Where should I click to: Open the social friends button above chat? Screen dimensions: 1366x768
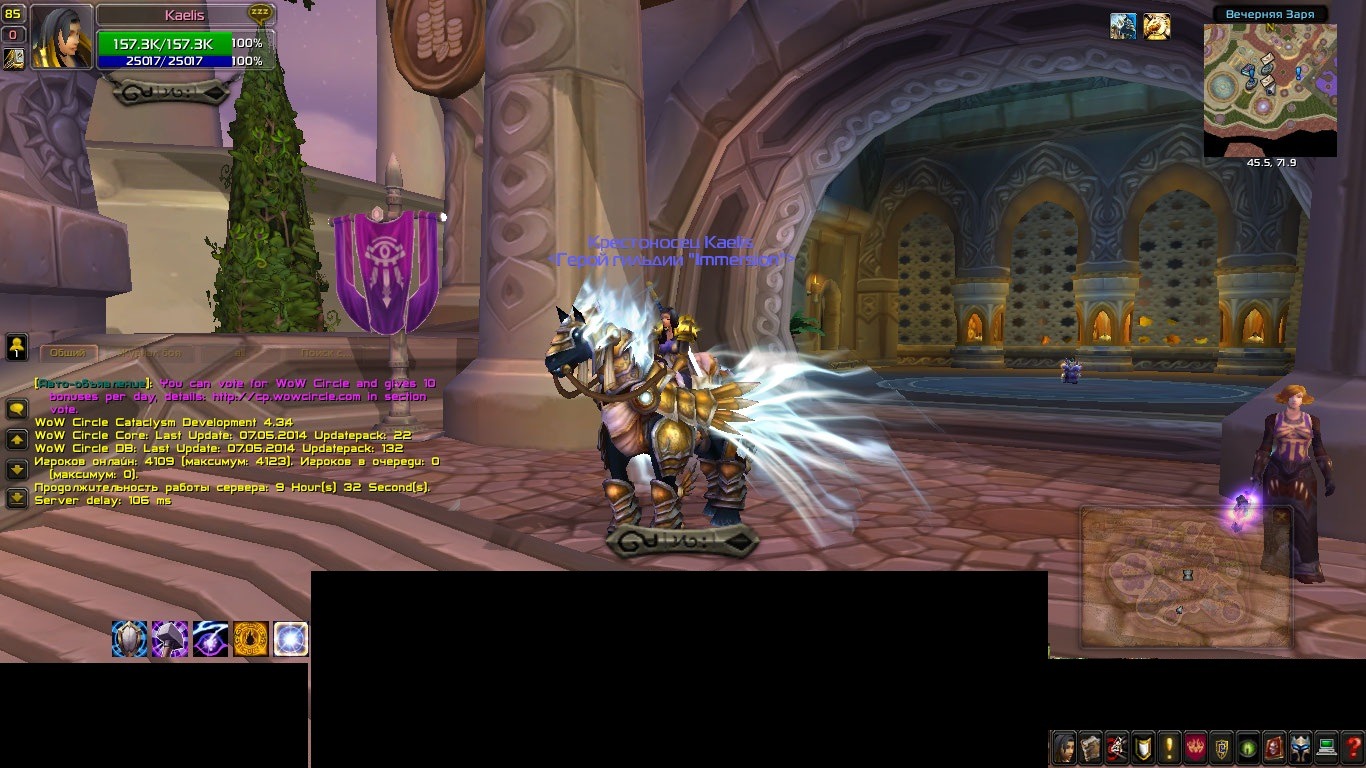point(17,347)
